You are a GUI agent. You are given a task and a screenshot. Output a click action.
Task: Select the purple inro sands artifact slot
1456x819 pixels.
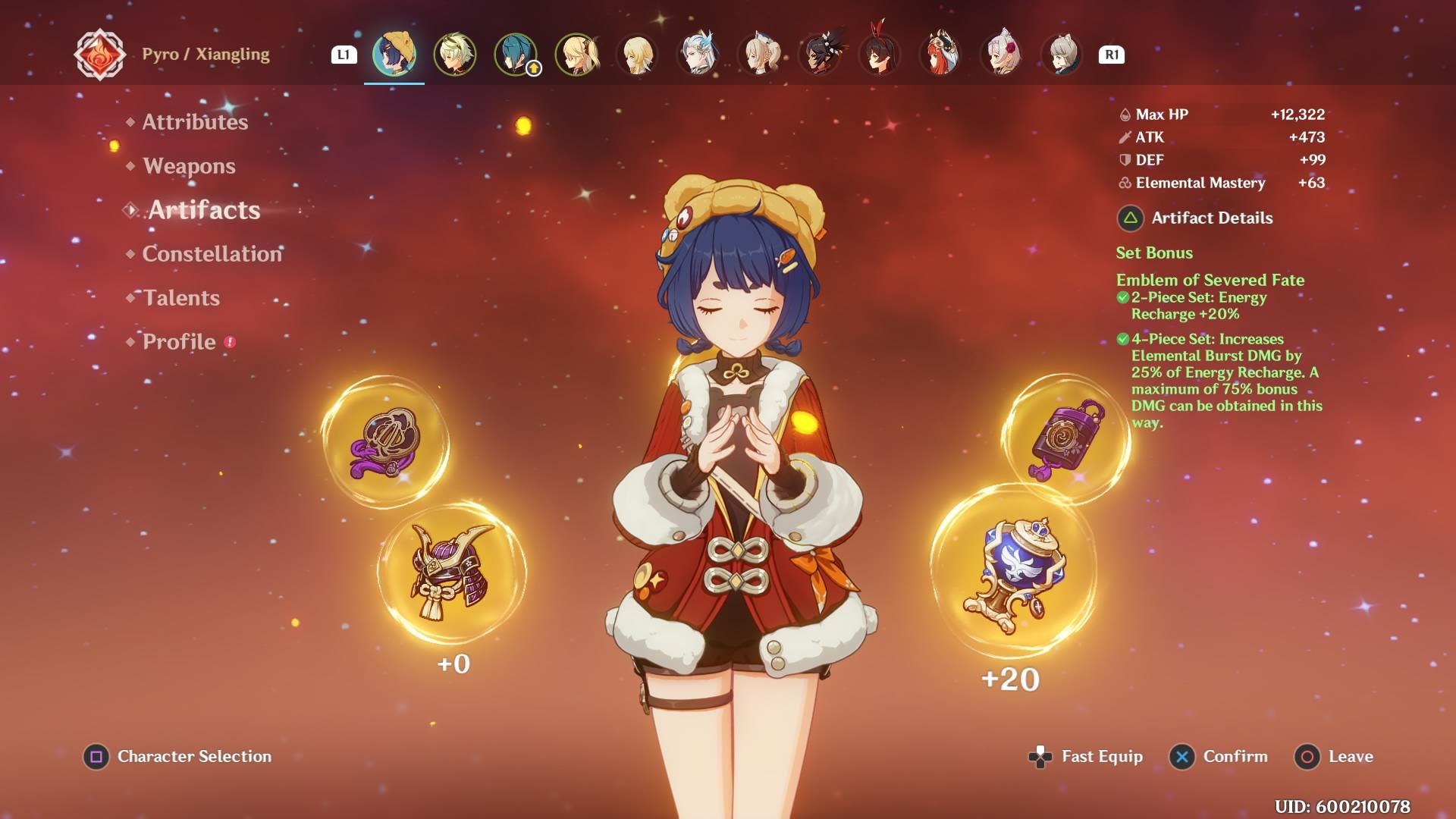click(x=1067, y=440)
